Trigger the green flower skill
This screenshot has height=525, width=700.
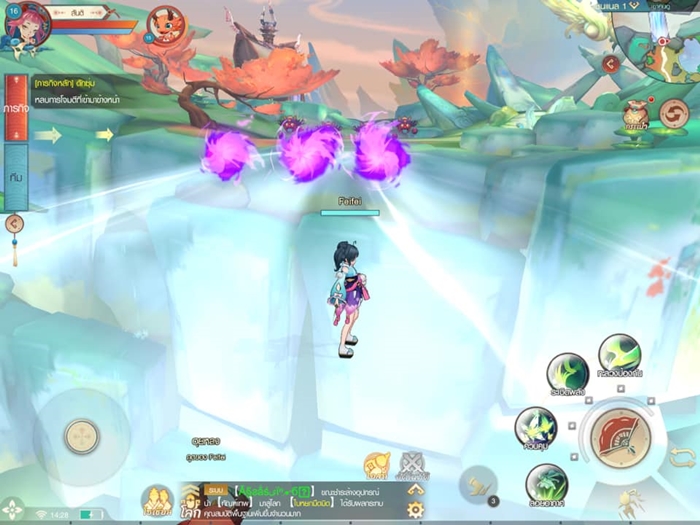[x=546, y=485]
